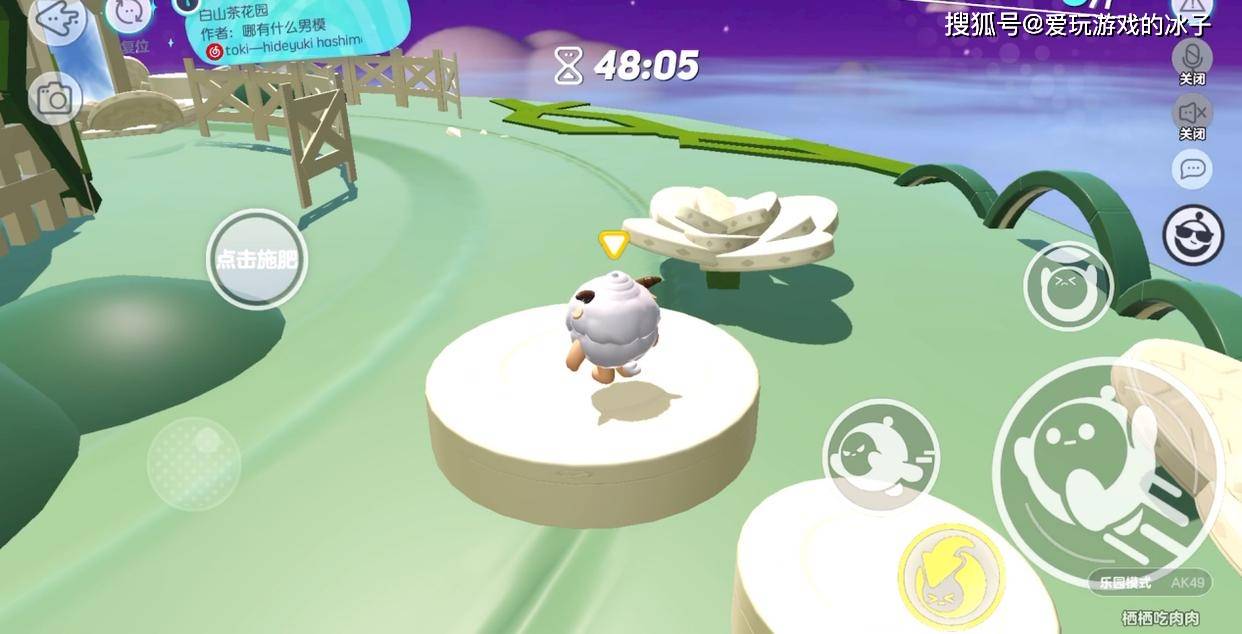Click the 复位 reset position button

129,18
